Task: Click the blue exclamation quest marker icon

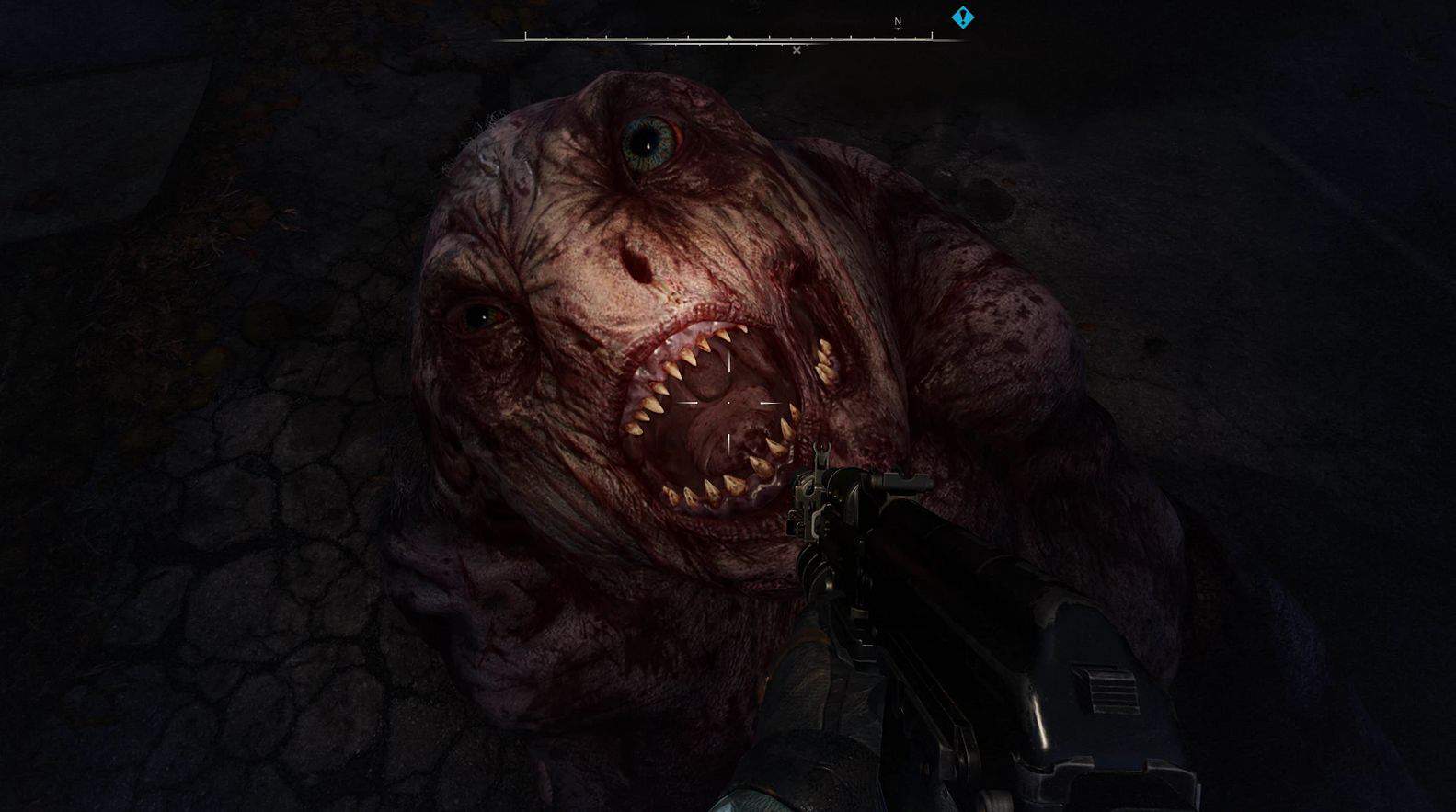Action: (x=962, y=17)
